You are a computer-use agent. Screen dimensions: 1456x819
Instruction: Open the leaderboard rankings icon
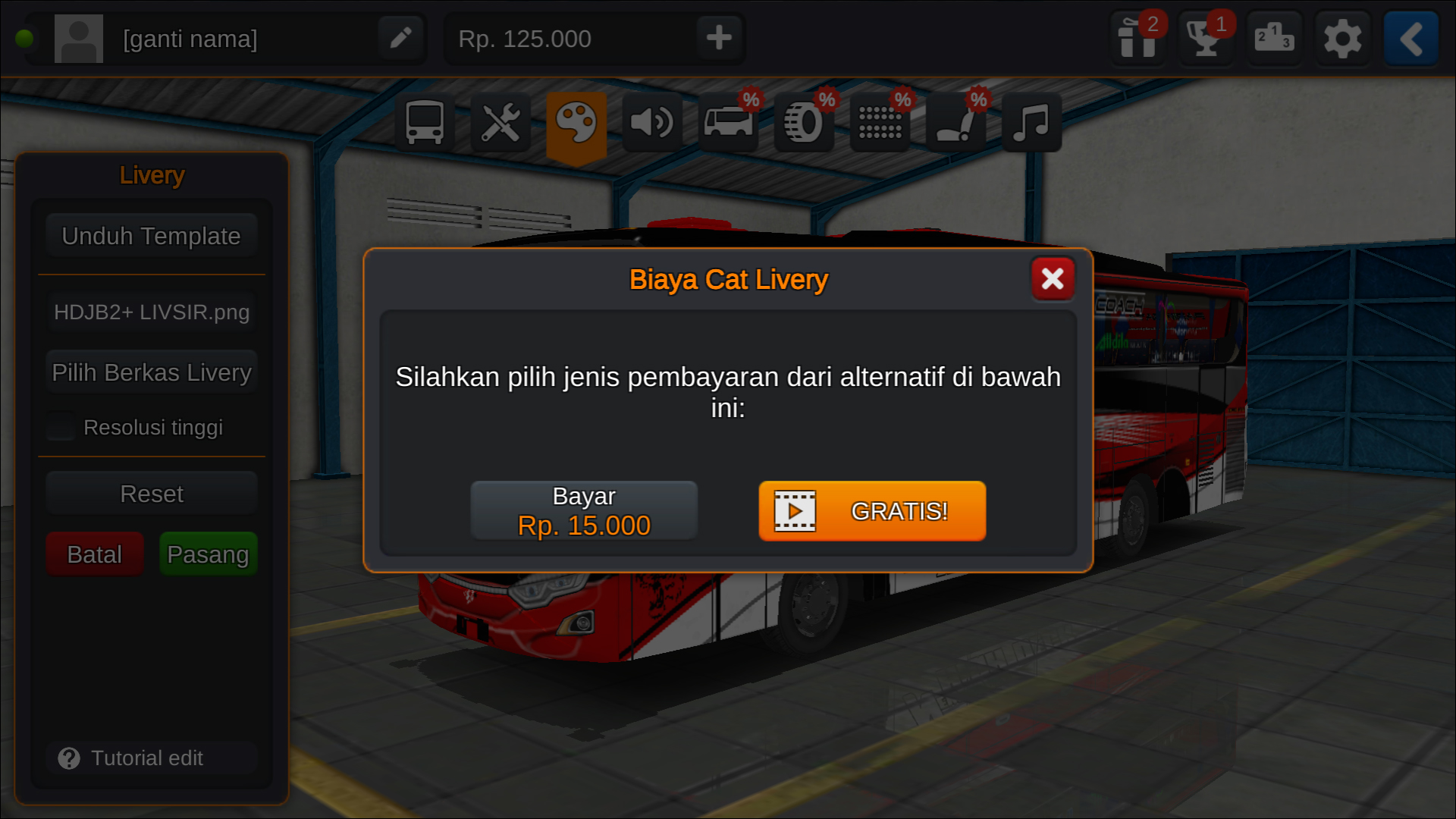(x=1274, y=38)
